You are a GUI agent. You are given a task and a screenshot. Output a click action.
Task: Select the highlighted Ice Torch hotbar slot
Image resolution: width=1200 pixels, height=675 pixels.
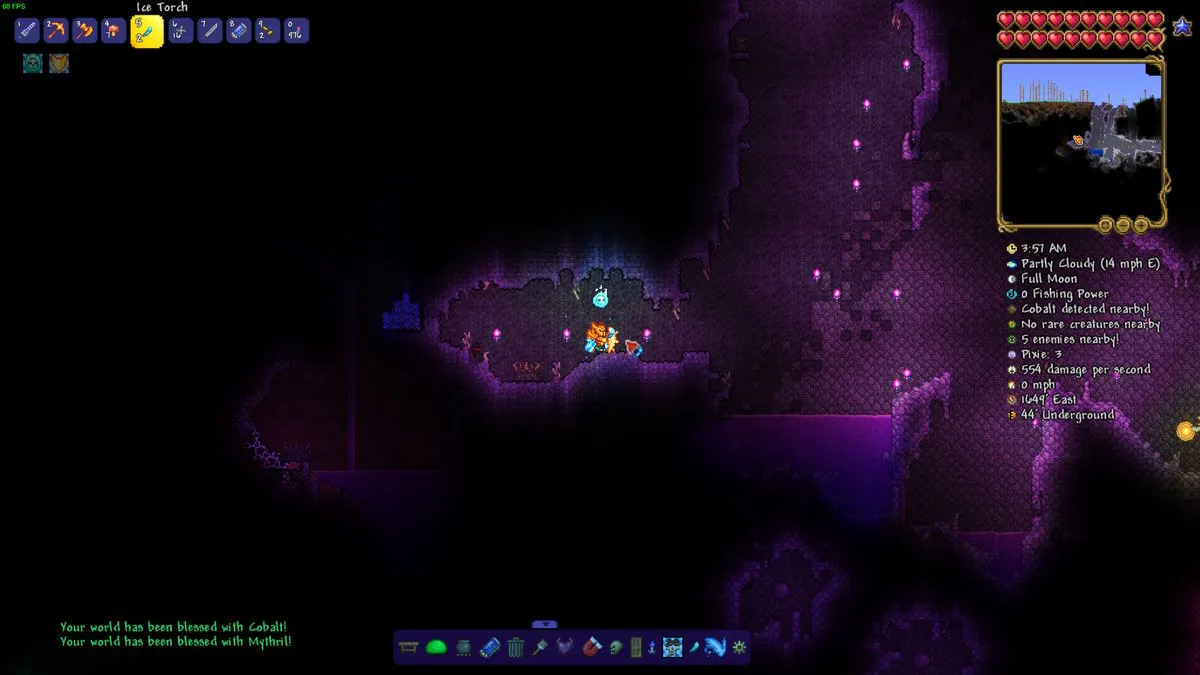click(147, 31)
